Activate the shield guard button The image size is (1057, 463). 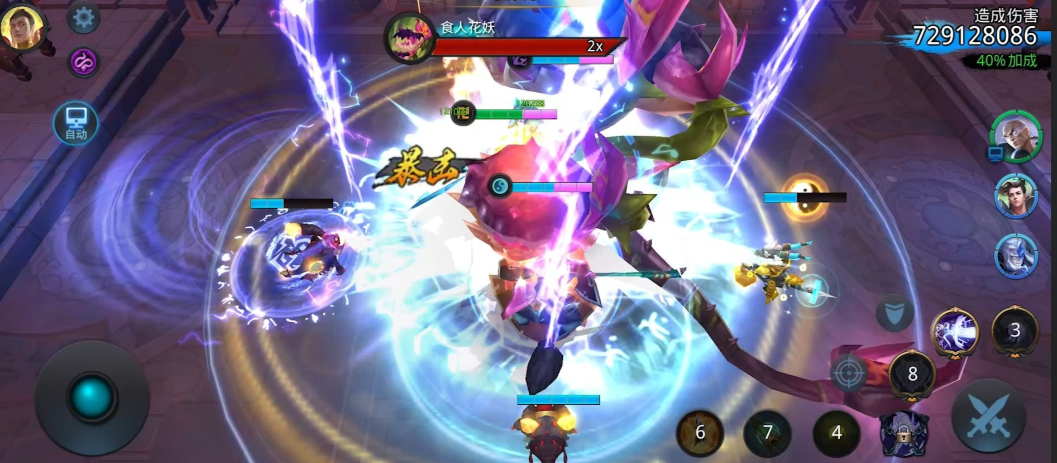tap(894, 313)
